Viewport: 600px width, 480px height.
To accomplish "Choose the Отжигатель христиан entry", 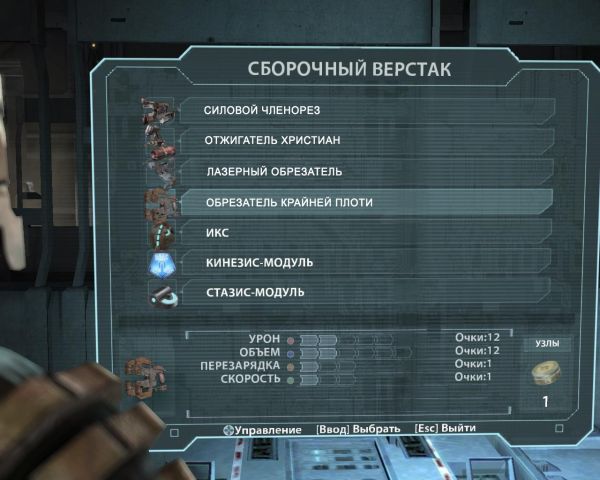I will point(360,140).
